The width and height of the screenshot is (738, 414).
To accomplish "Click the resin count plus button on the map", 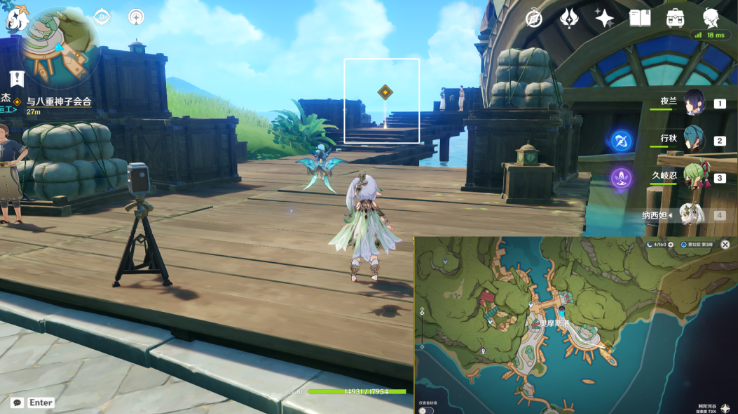I will pos(670,244).
